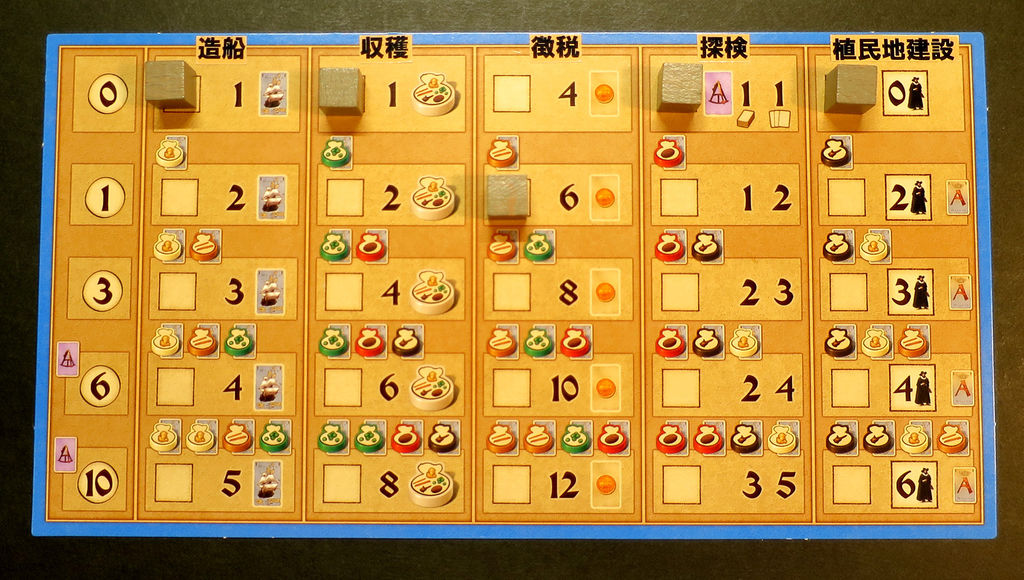The height and width of the screenshot is (580, 1024).
Task: Select the 植民地建設 column header
Action: pos(895,45)
